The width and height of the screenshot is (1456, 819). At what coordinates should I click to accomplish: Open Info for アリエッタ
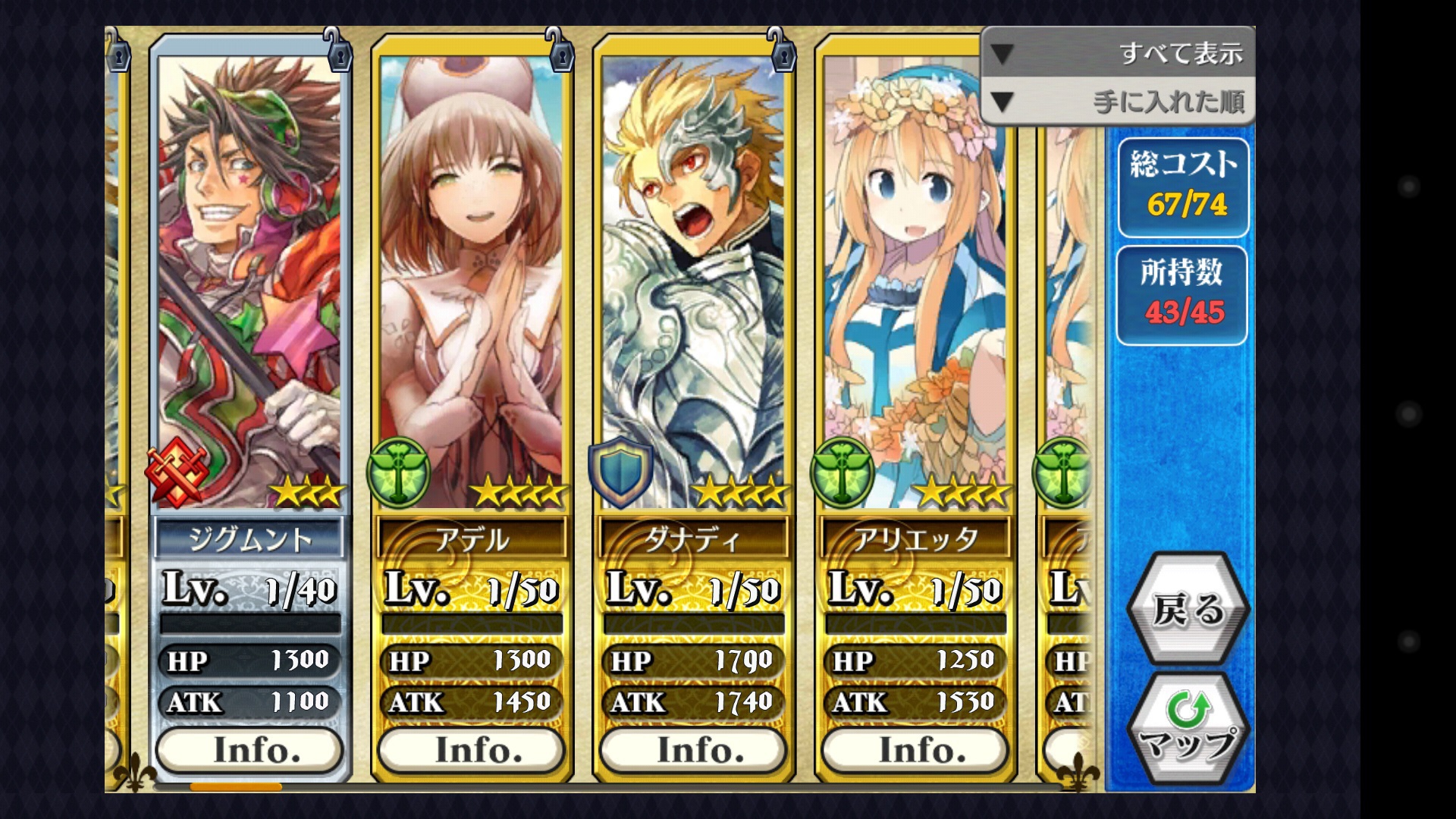(915, 750)
